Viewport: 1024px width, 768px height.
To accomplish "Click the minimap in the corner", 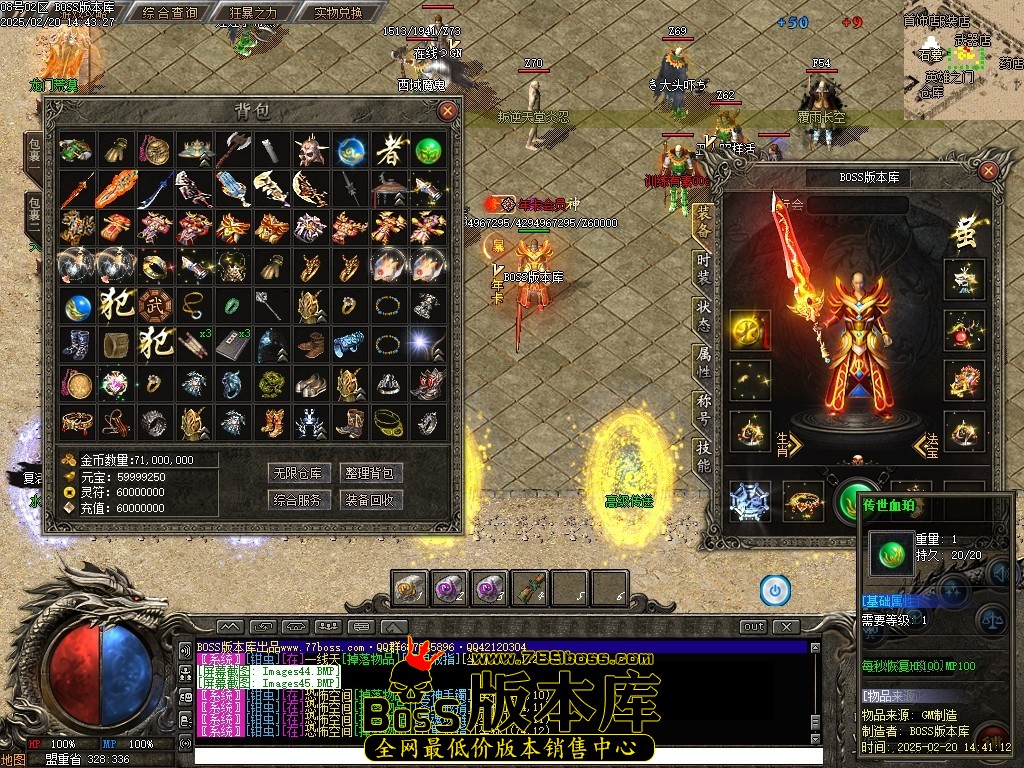I will (x=964, y=60).
